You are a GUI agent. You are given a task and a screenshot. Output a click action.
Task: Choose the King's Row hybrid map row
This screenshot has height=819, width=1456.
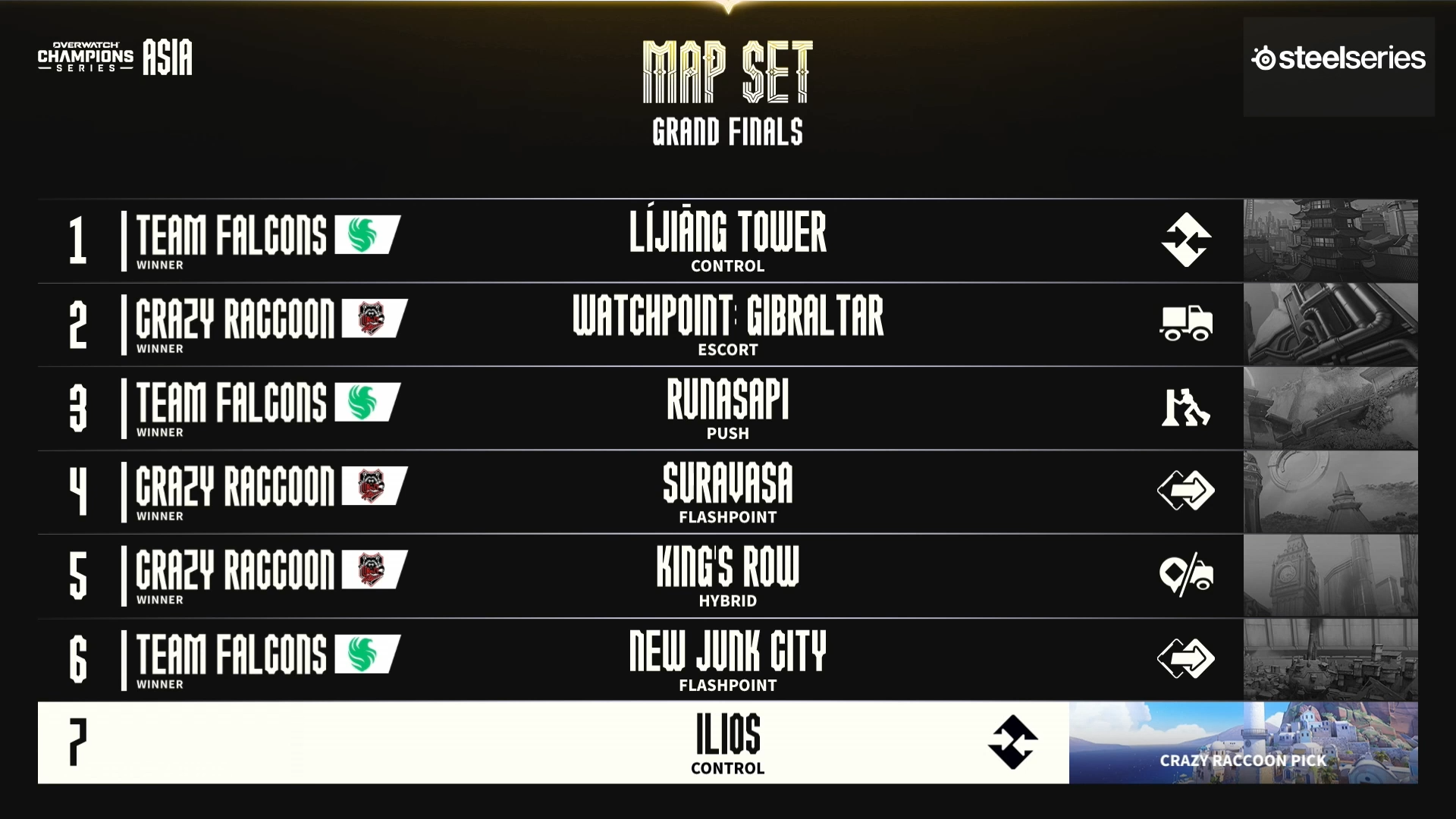coord(726,576)
